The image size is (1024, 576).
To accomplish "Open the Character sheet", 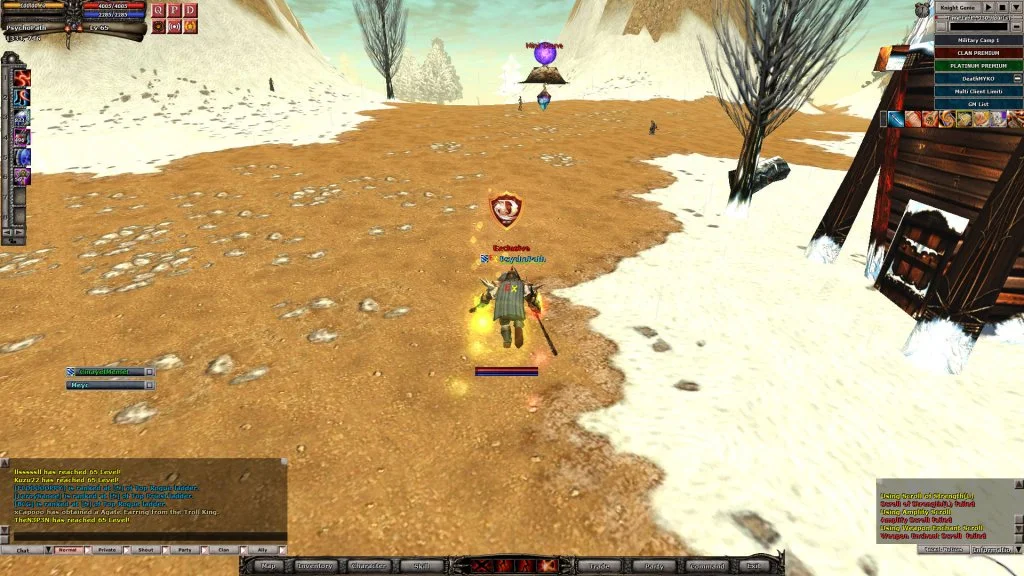I will click(x=369, y=566).
